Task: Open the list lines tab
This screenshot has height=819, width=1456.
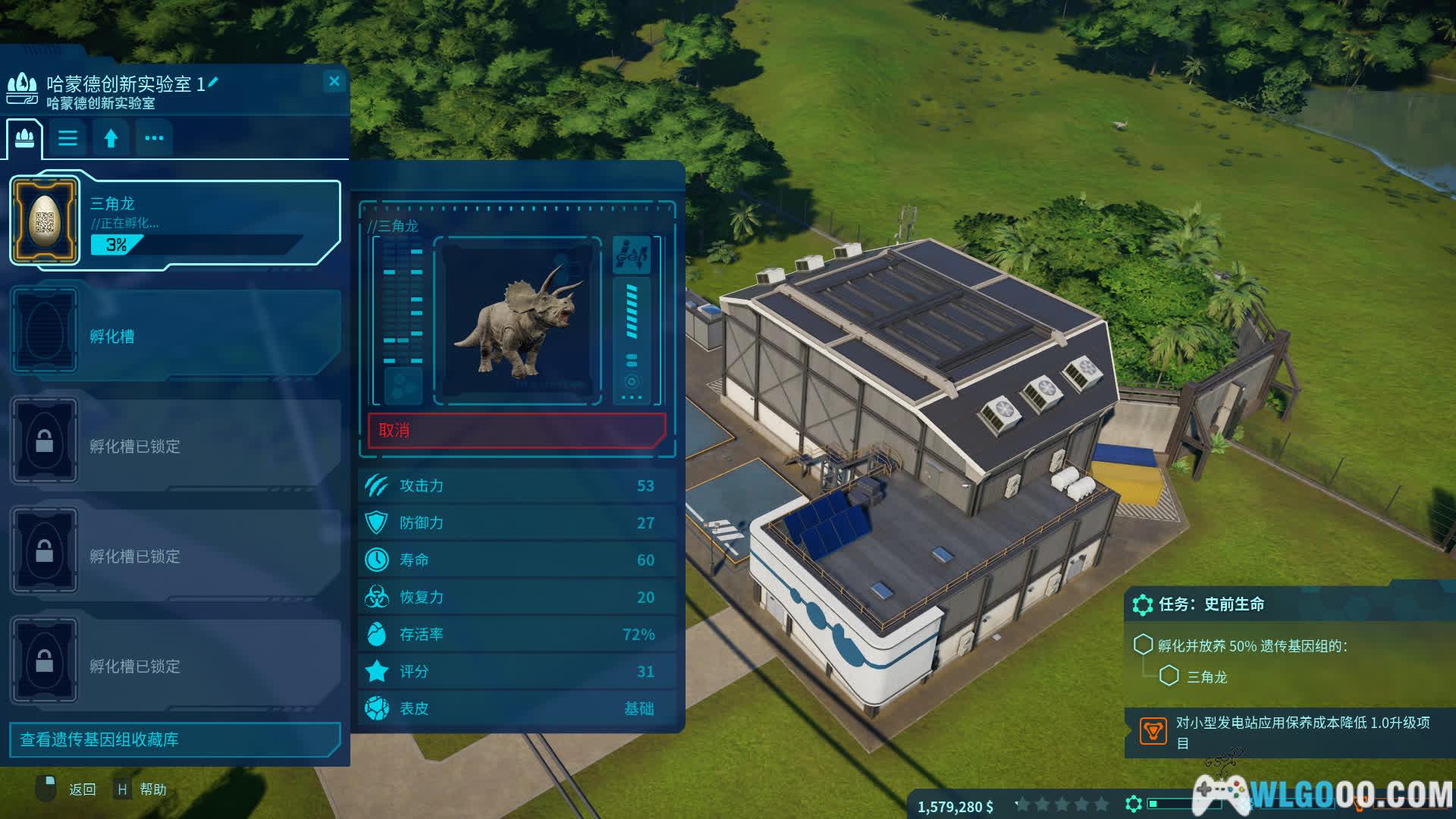Action: coord(67,138)
